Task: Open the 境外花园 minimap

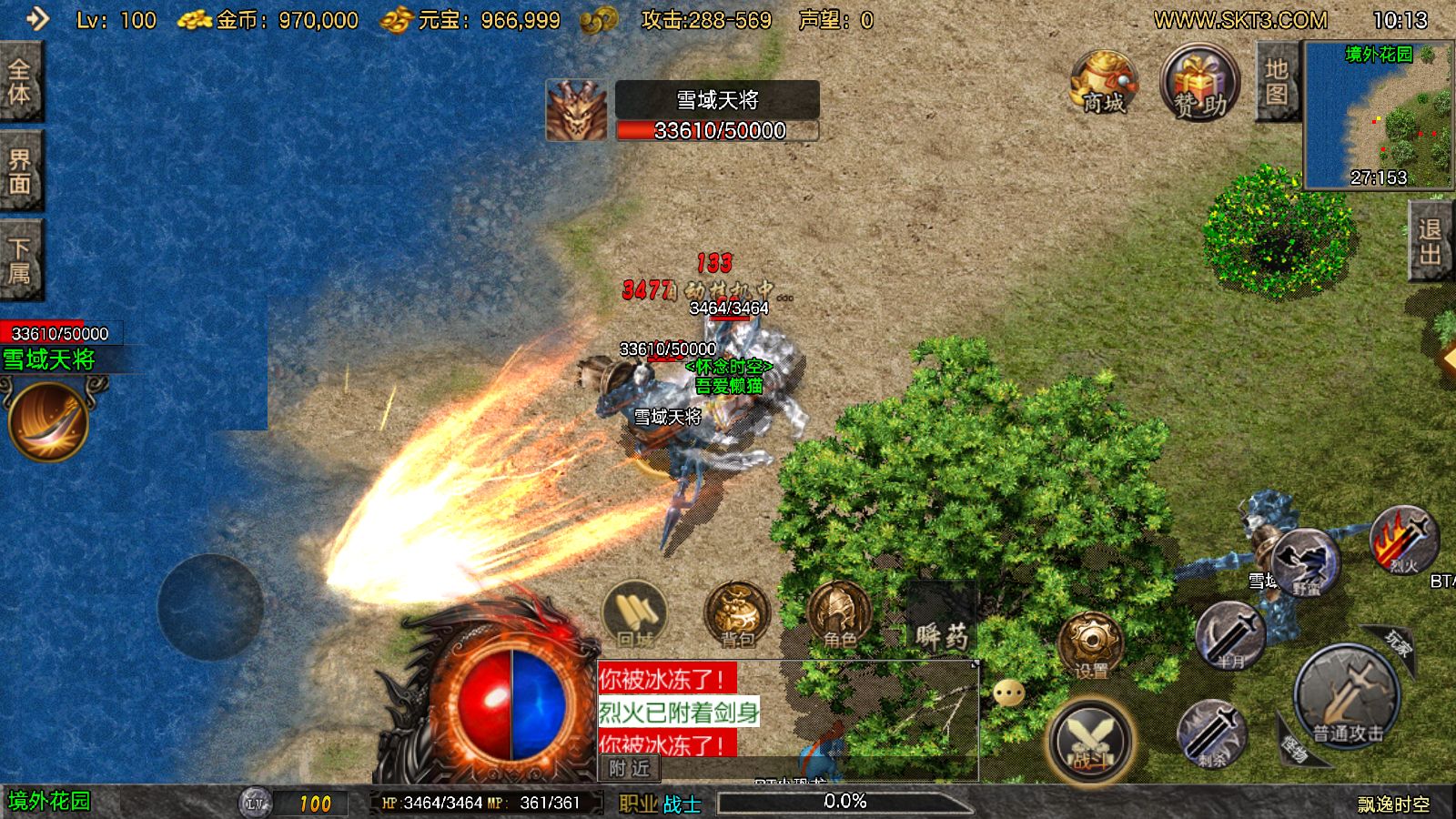Action: 1378,114
